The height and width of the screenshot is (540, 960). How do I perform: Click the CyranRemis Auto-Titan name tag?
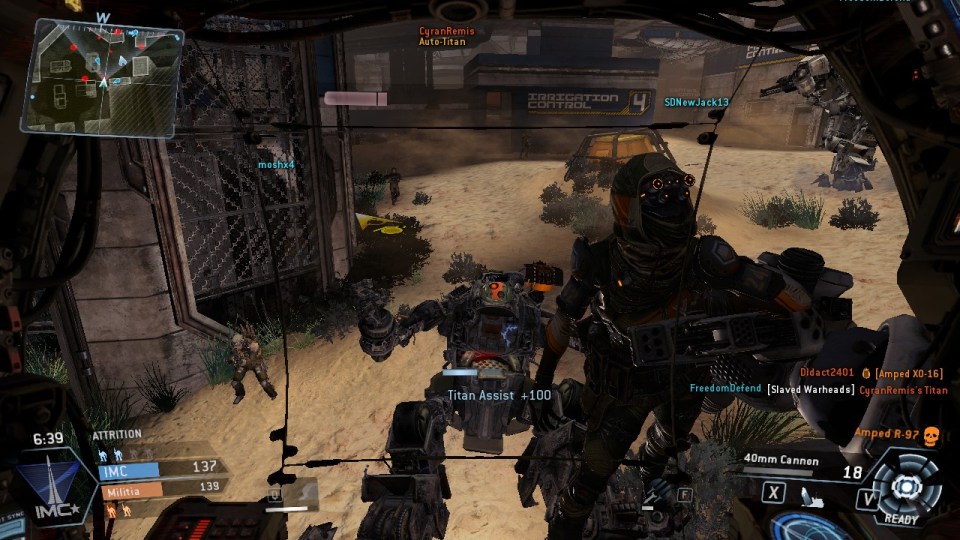(446, 37)
